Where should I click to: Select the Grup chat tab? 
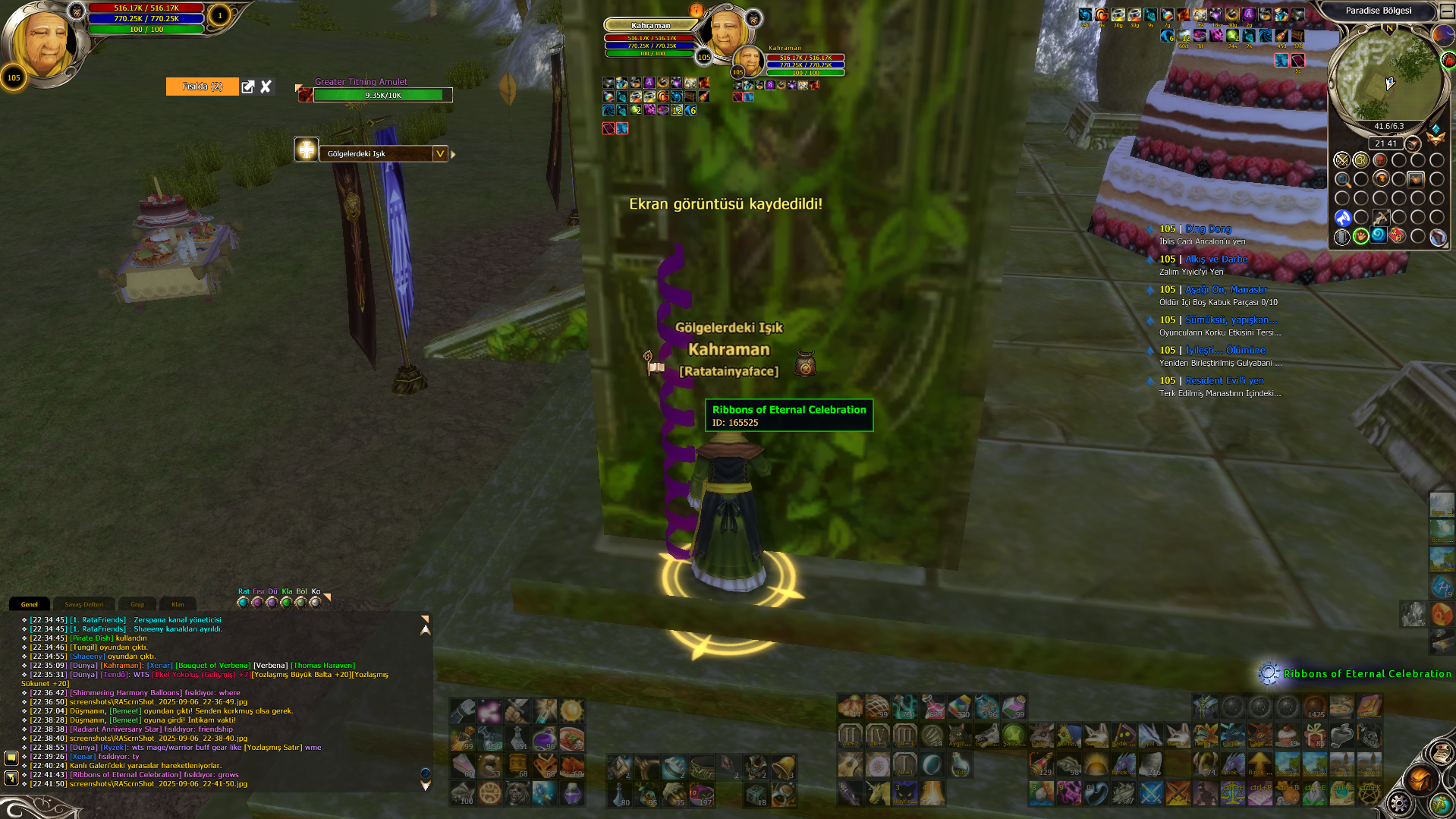[x=137, y=604]
